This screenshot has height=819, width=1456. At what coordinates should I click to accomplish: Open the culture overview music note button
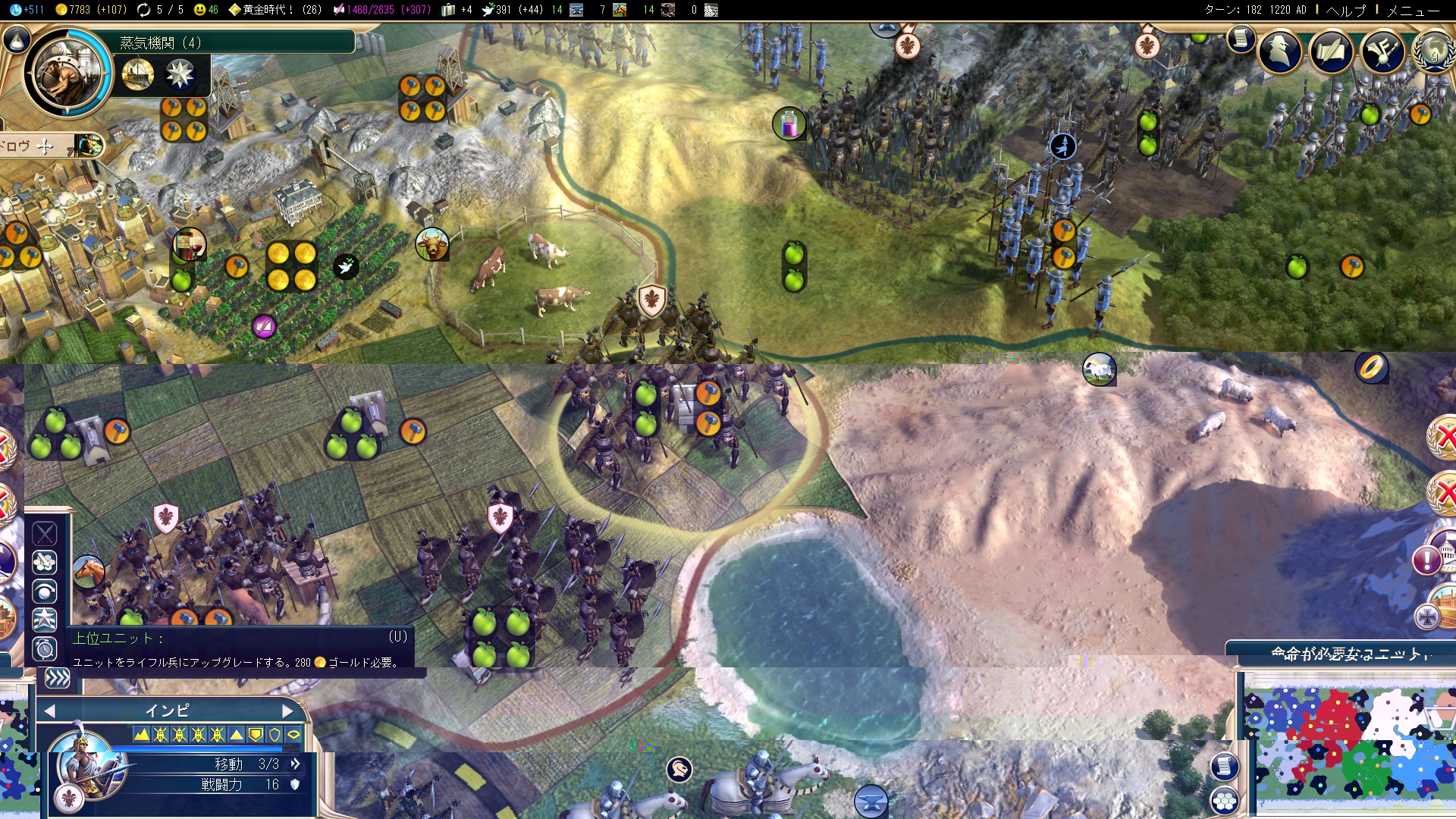click(1382, 52)
